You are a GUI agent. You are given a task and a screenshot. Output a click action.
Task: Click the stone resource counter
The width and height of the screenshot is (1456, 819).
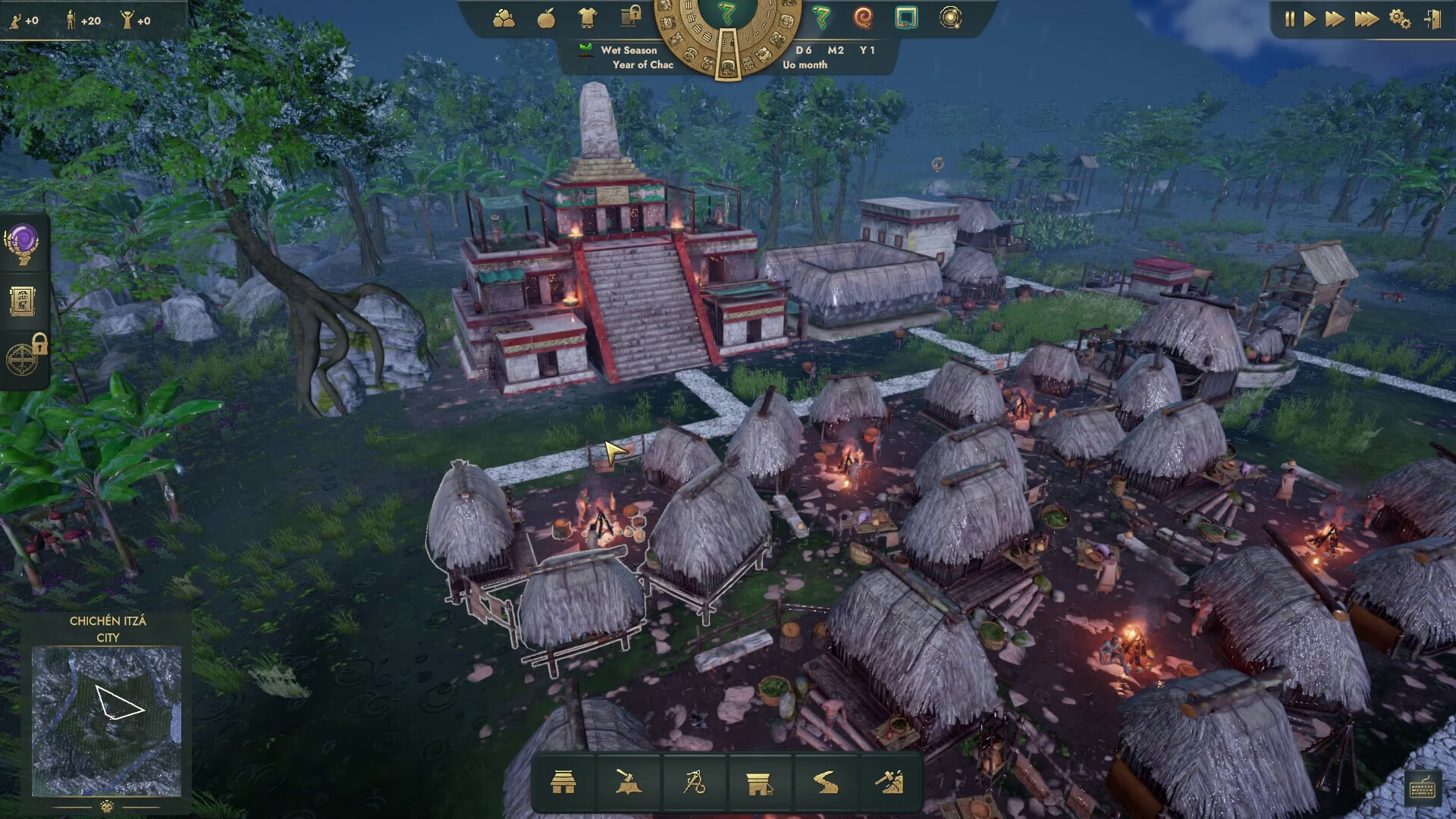coord(504,20)
